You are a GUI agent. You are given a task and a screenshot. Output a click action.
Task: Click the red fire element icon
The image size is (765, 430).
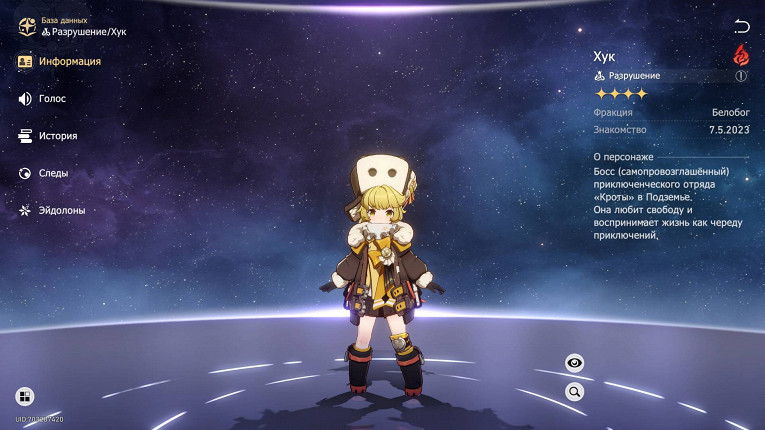[741, 54]
